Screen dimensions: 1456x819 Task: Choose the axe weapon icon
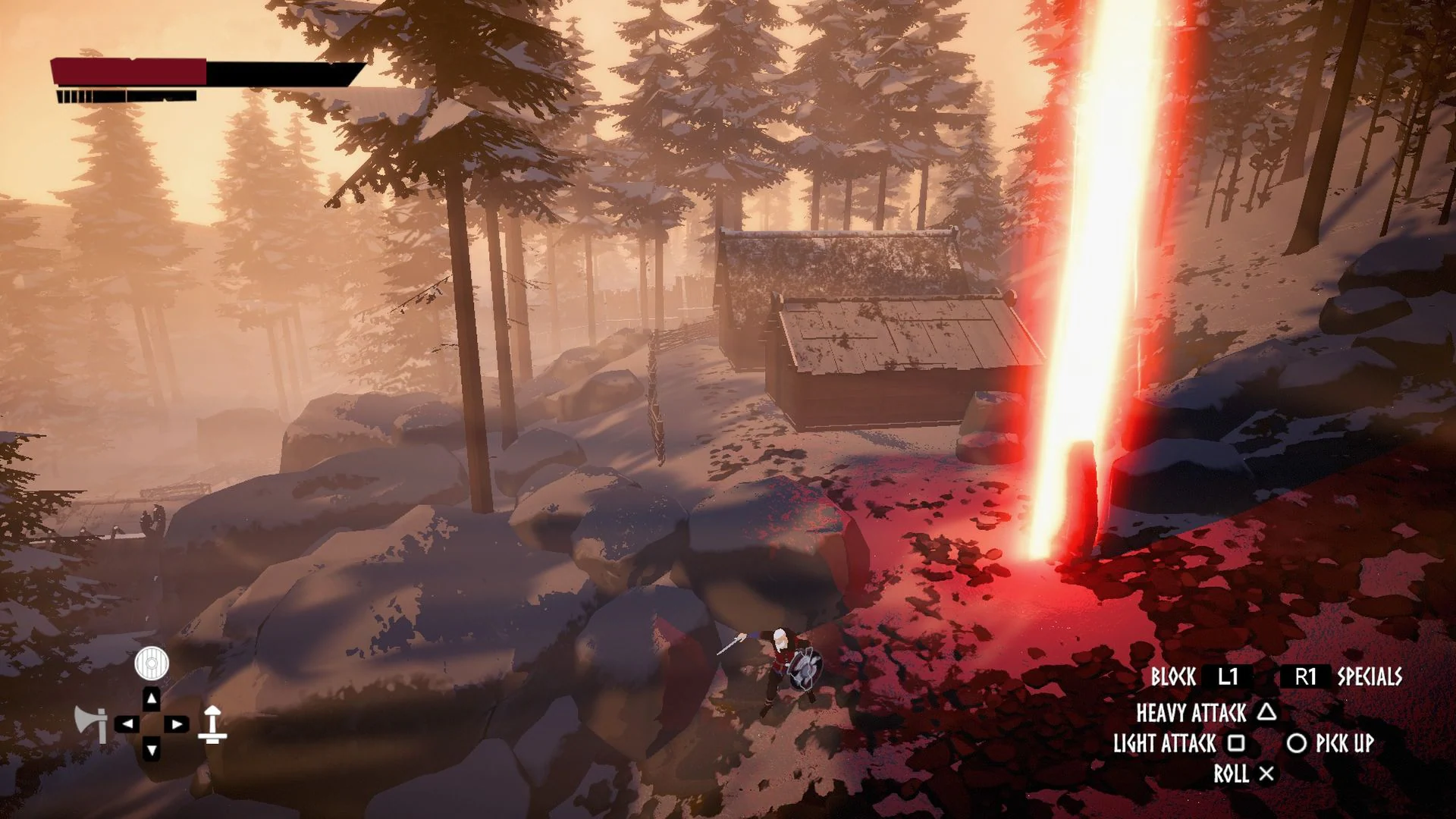91,723
